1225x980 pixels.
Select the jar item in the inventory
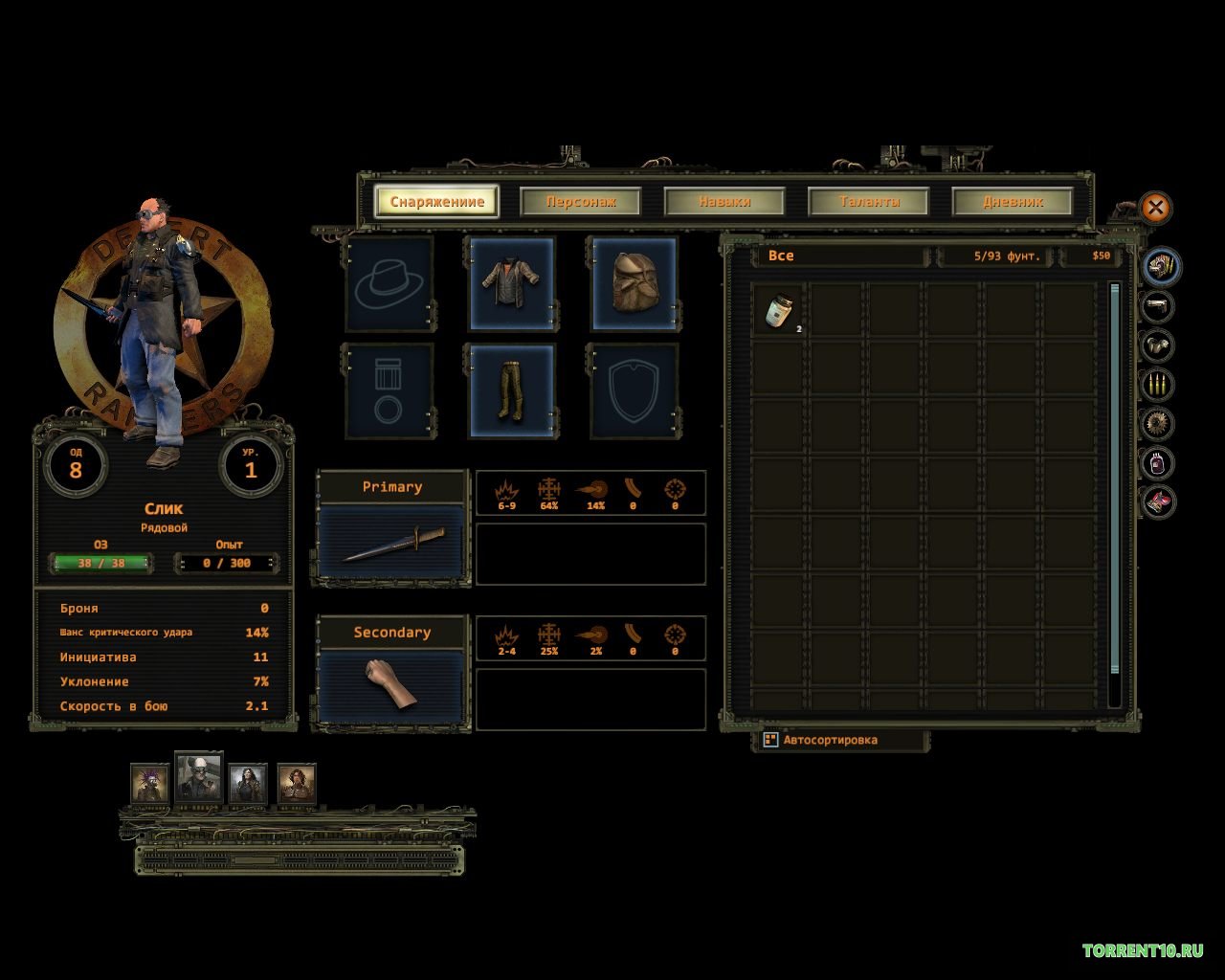[x=779, y=310]
